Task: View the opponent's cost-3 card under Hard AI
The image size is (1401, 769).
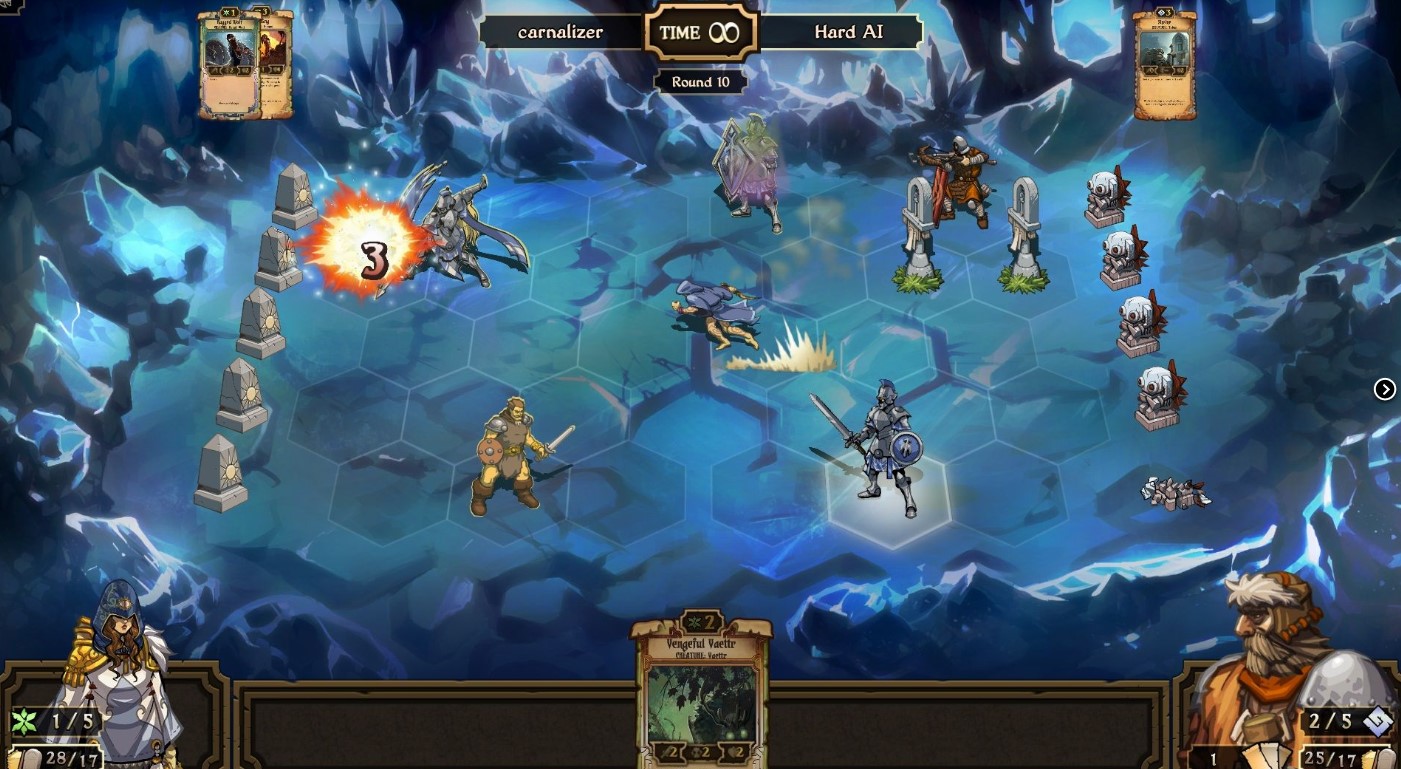Action: (1165, 66)
